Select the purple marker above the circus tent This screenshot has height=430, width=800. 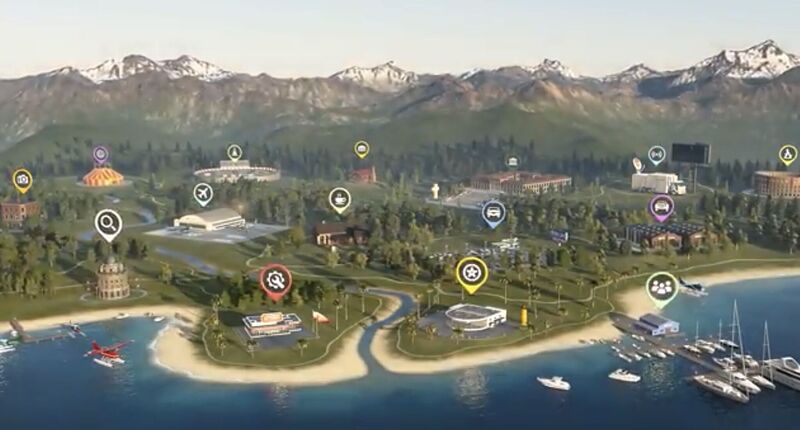point(100,154)
